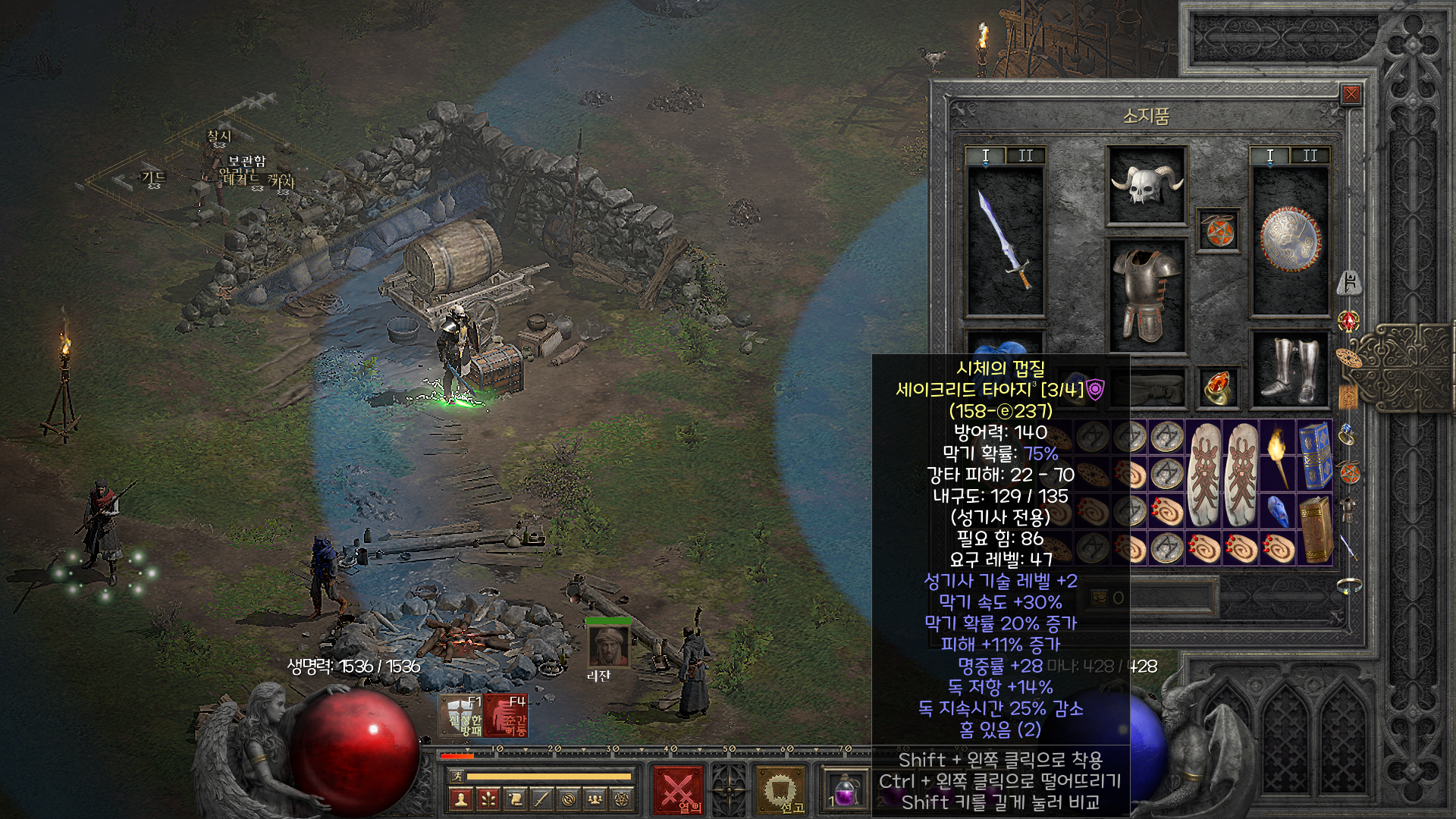Select the brown tome in inventory

[1315, 529]
